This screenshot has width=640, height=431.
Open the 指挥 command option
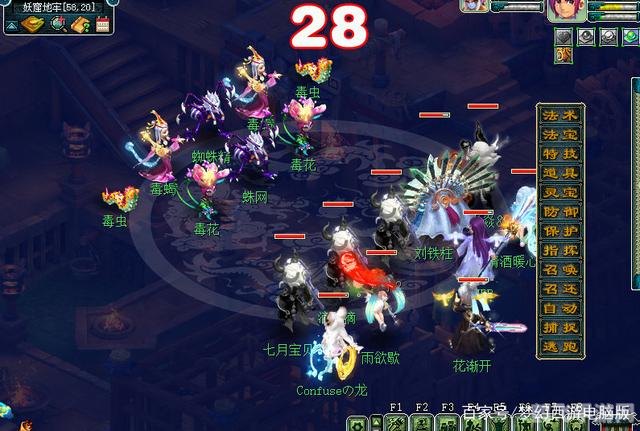(x=559, y=250)
